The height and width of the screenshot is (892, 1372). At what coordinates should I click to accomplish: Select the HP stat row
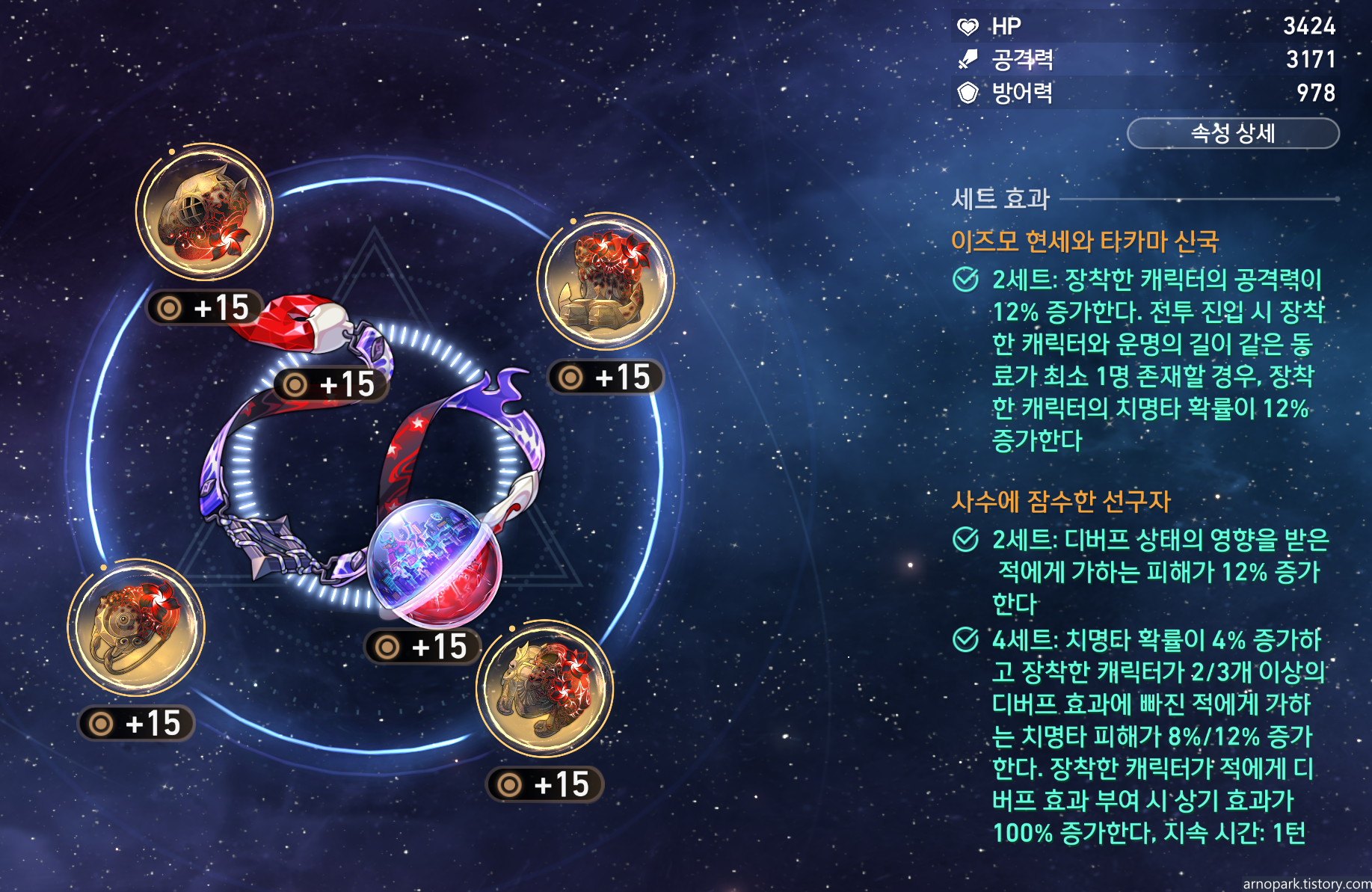point(1144,26)
